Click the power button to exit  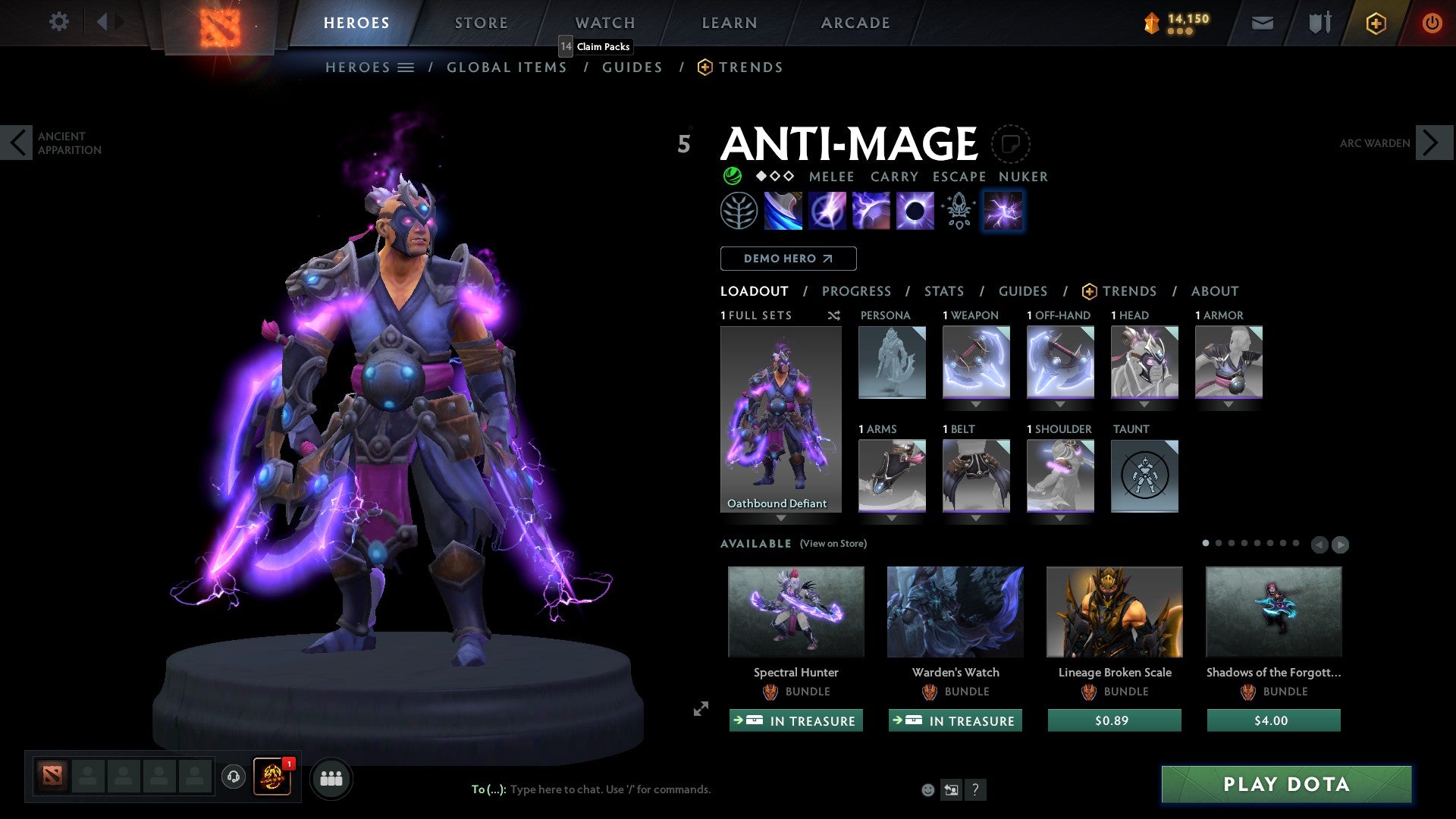coord(1432,23)
